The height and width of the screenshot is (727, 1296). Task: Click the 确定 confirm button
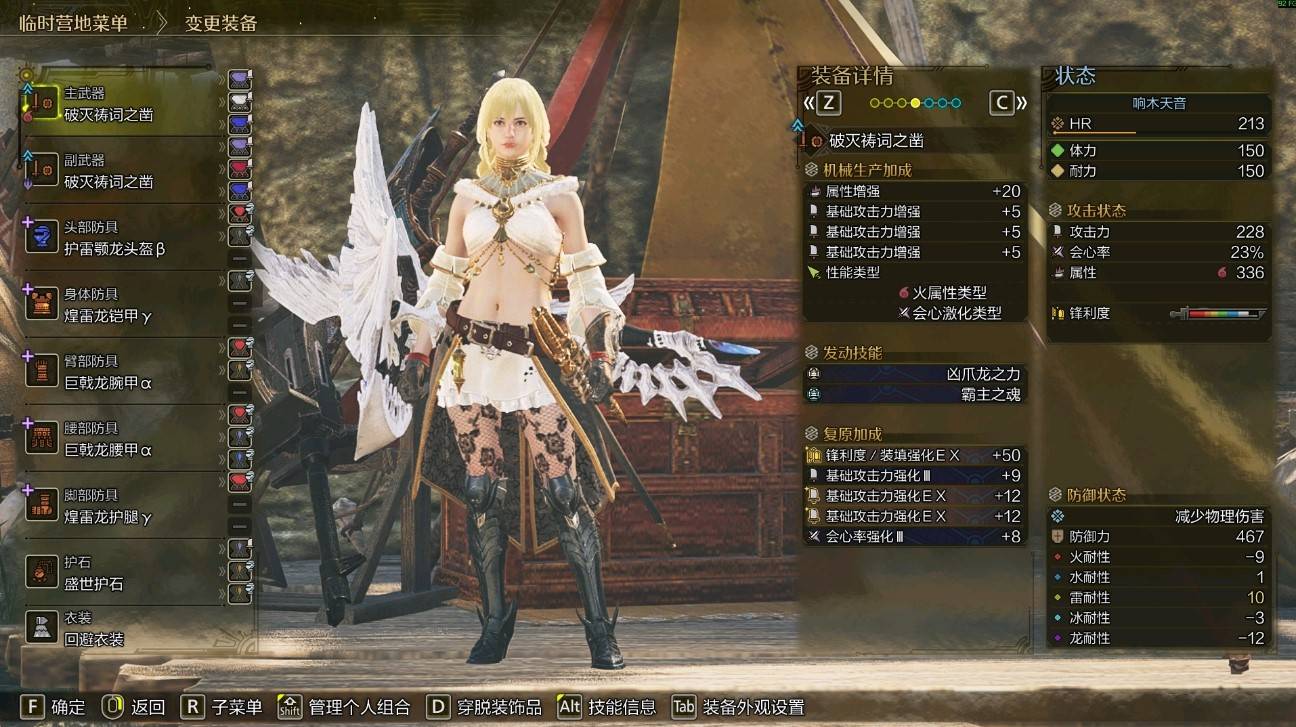pos(54,707)
